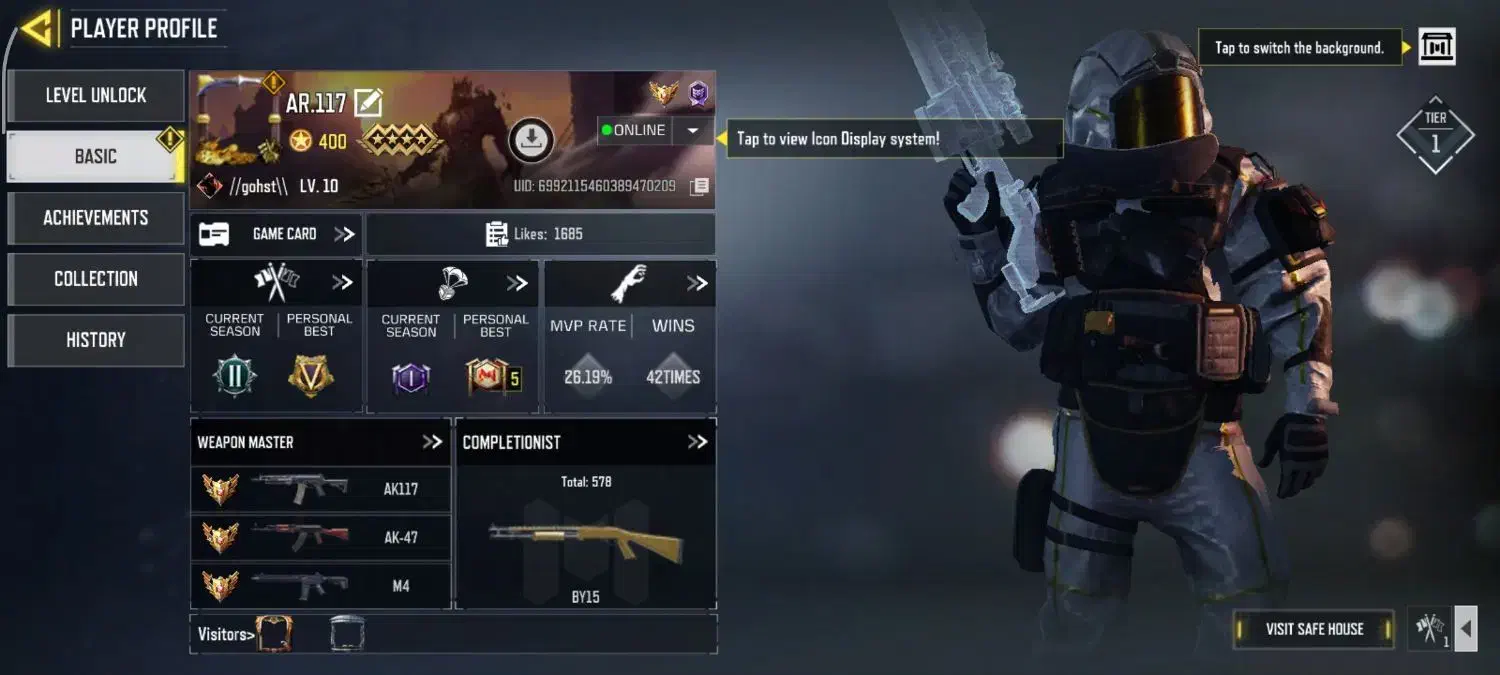Switch to the Level Unlock tab
This screenshot has height=675, width=1500.
pos(96,96)
